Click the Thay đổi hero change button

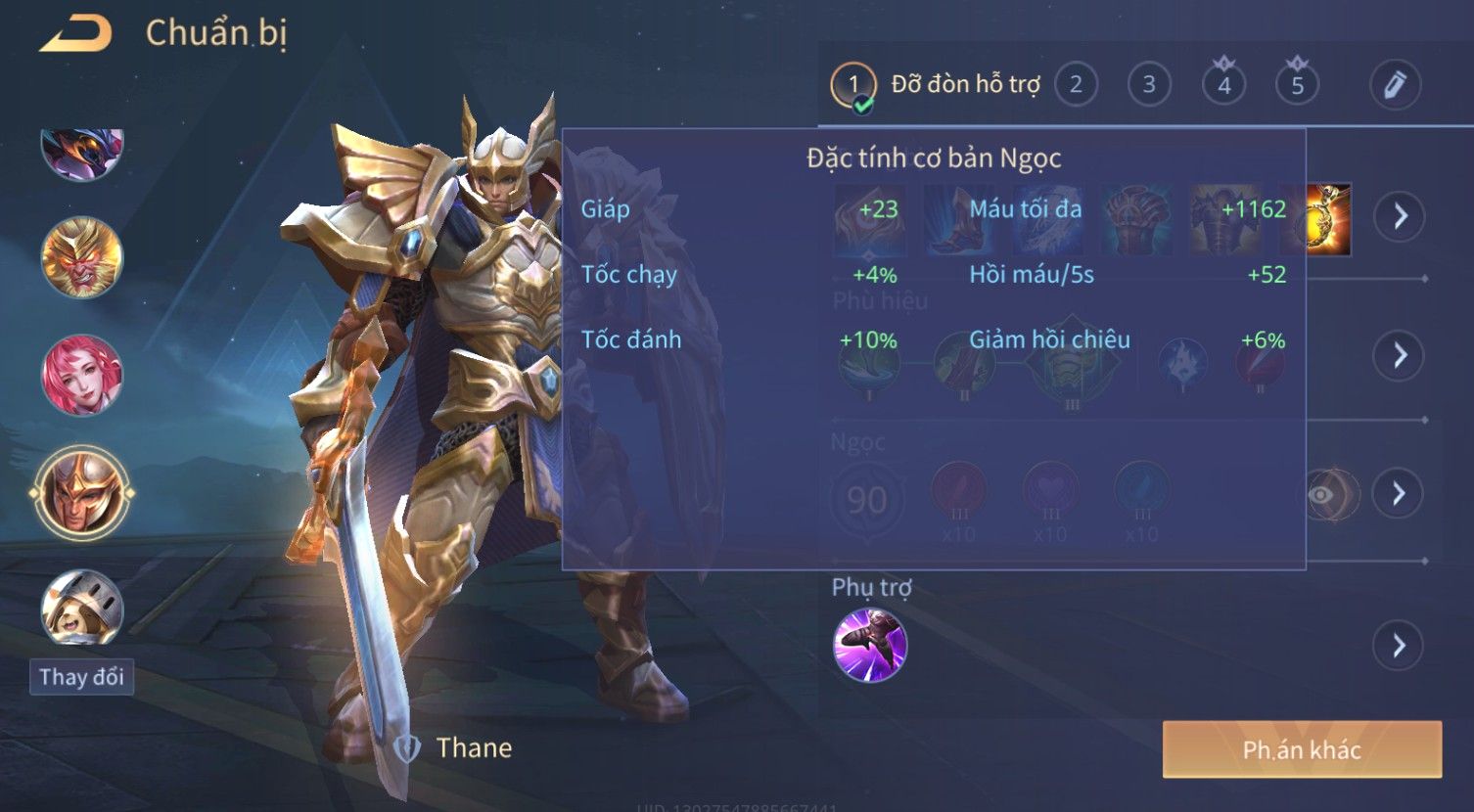[x=81, y=677]
